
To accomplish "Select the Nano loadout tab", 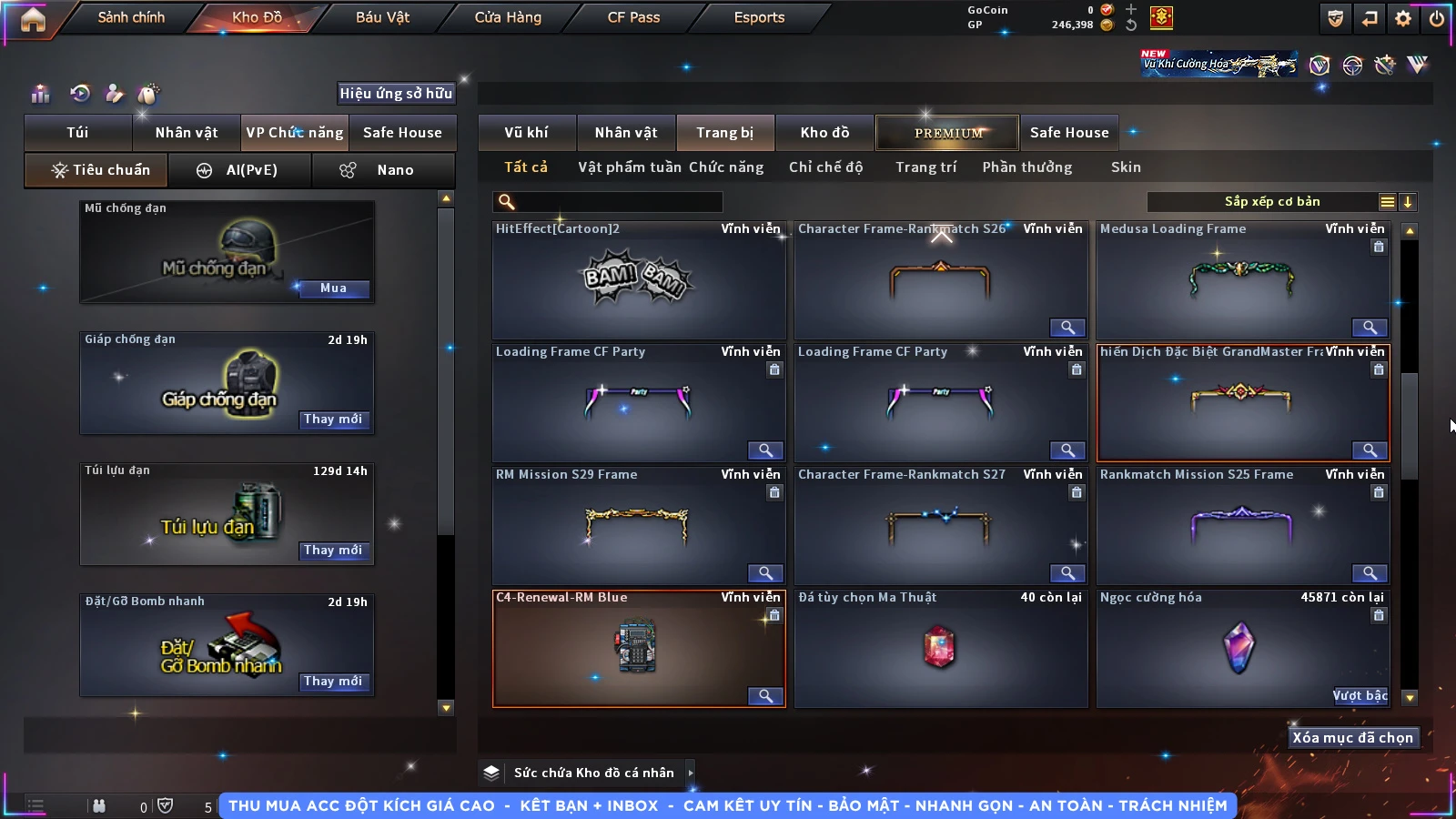I will click(x=383, y=170).
